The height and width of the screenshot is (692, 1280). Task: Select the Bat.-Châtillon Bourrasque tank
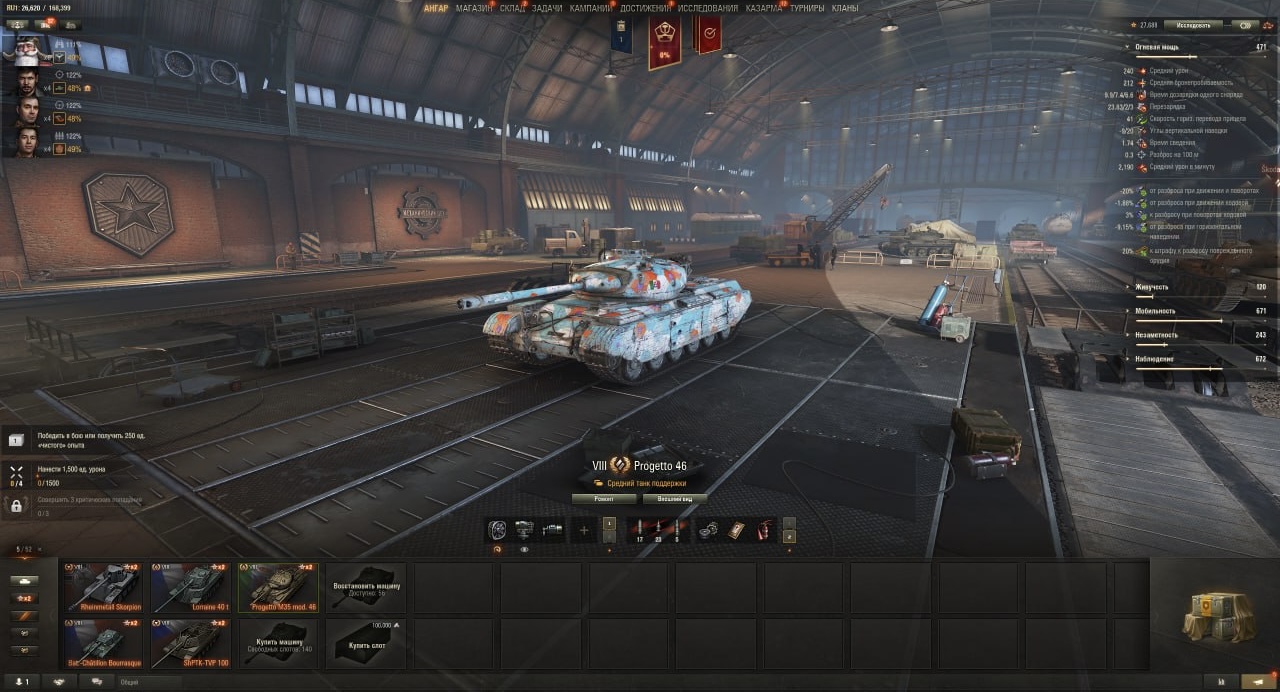pos(104,643)
